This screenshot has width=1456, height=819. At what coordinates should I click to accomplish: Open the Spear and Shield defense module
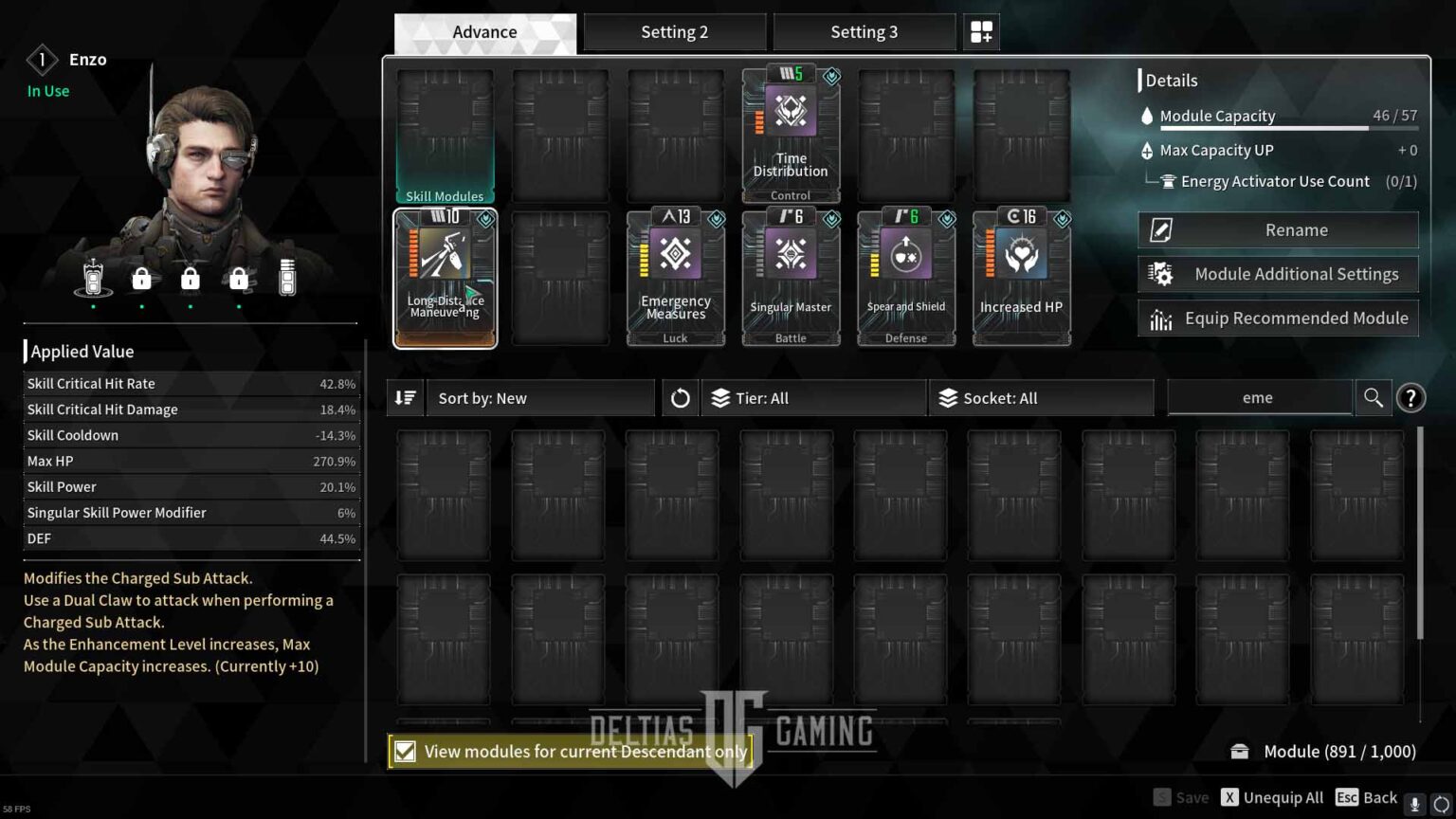(x=905, y=275)
